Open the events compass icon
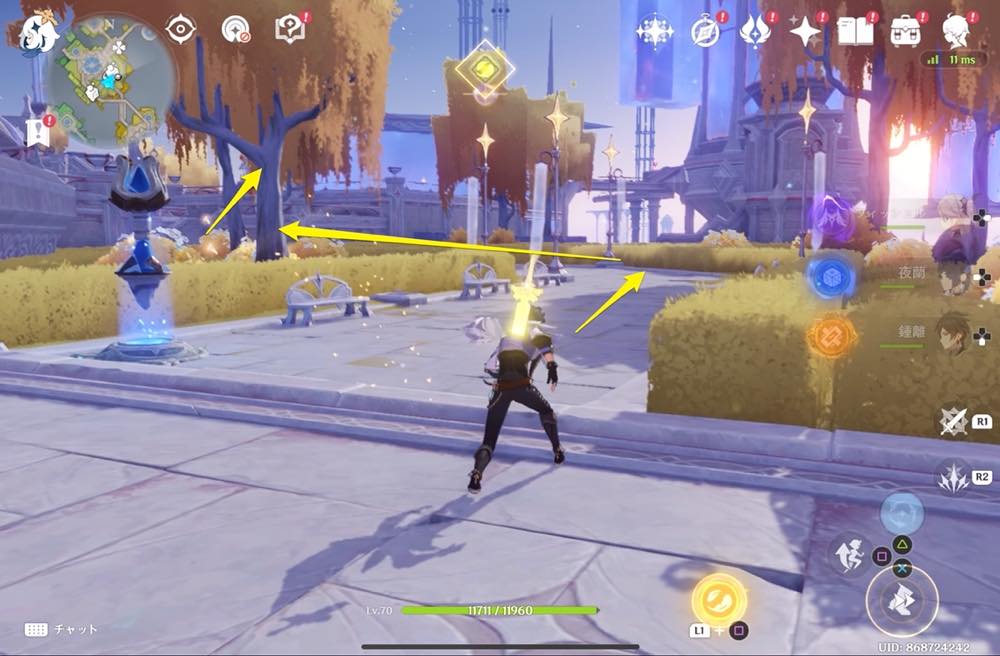Viewport: 1000px width, 656px height. [706, 32]
